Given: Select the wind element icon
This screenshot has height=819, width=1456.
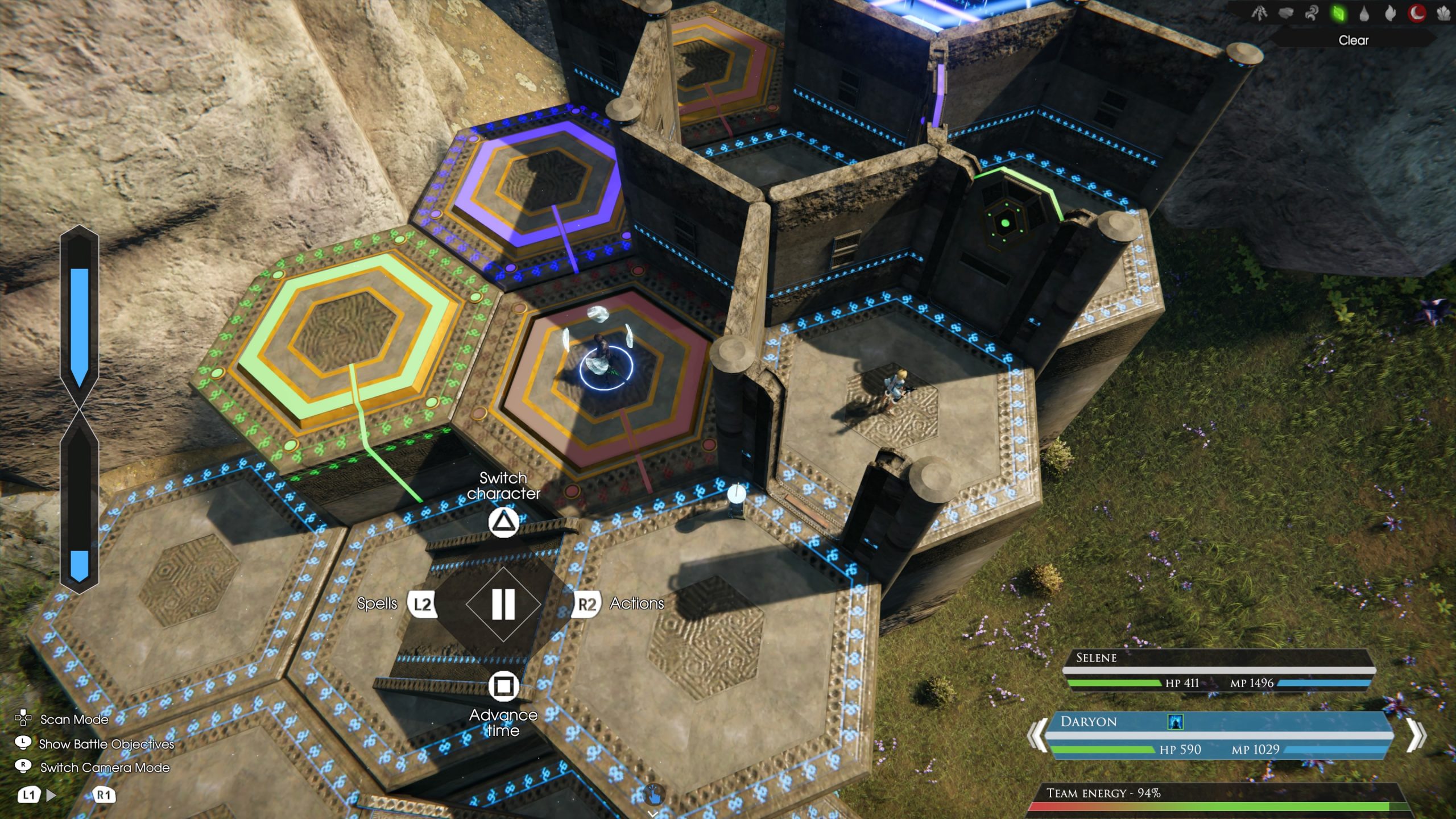Looking at the screenshot, I should click(1312, 13).
